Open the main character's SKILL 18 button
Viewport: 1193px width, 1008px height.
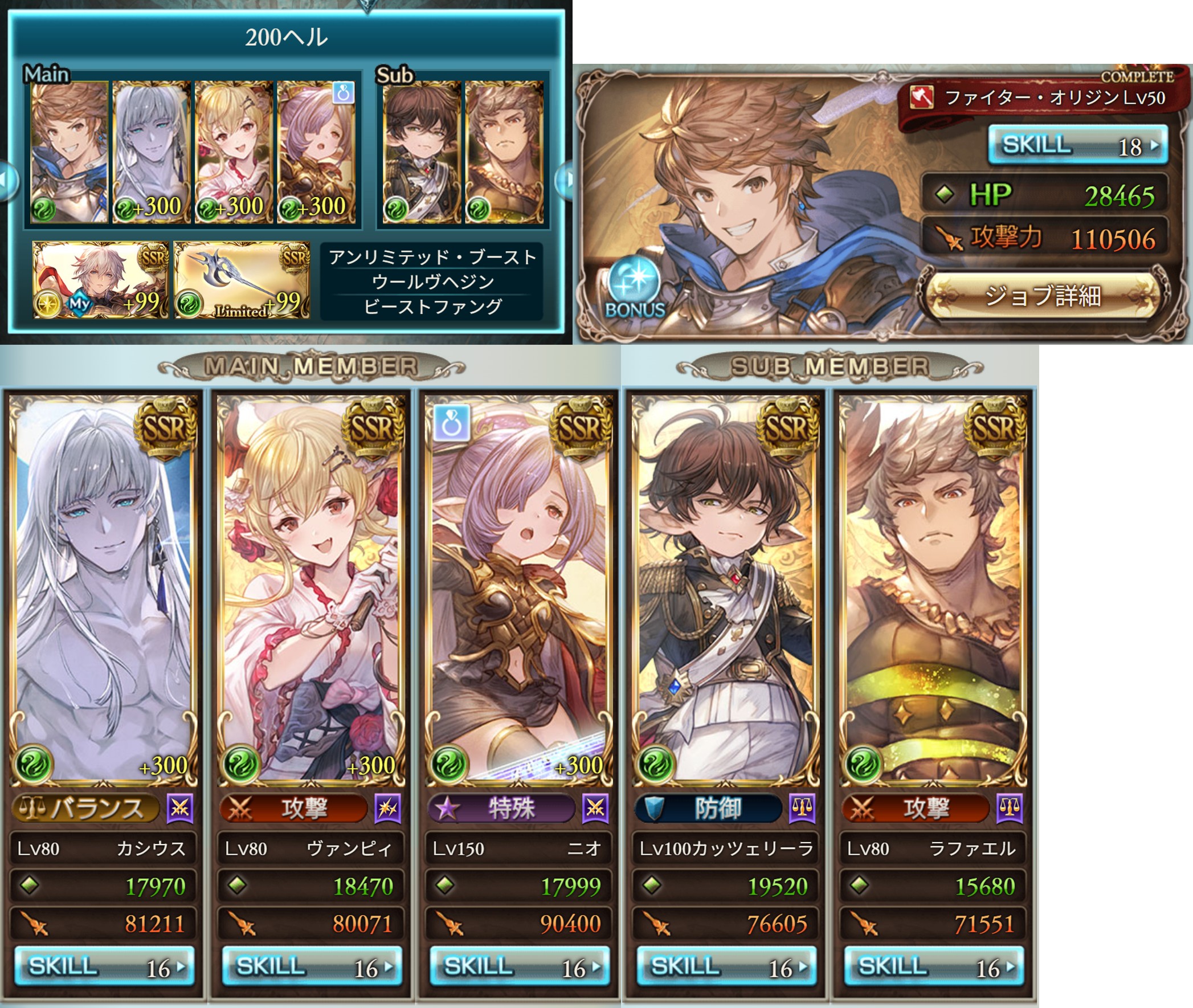coord(1077,145)
